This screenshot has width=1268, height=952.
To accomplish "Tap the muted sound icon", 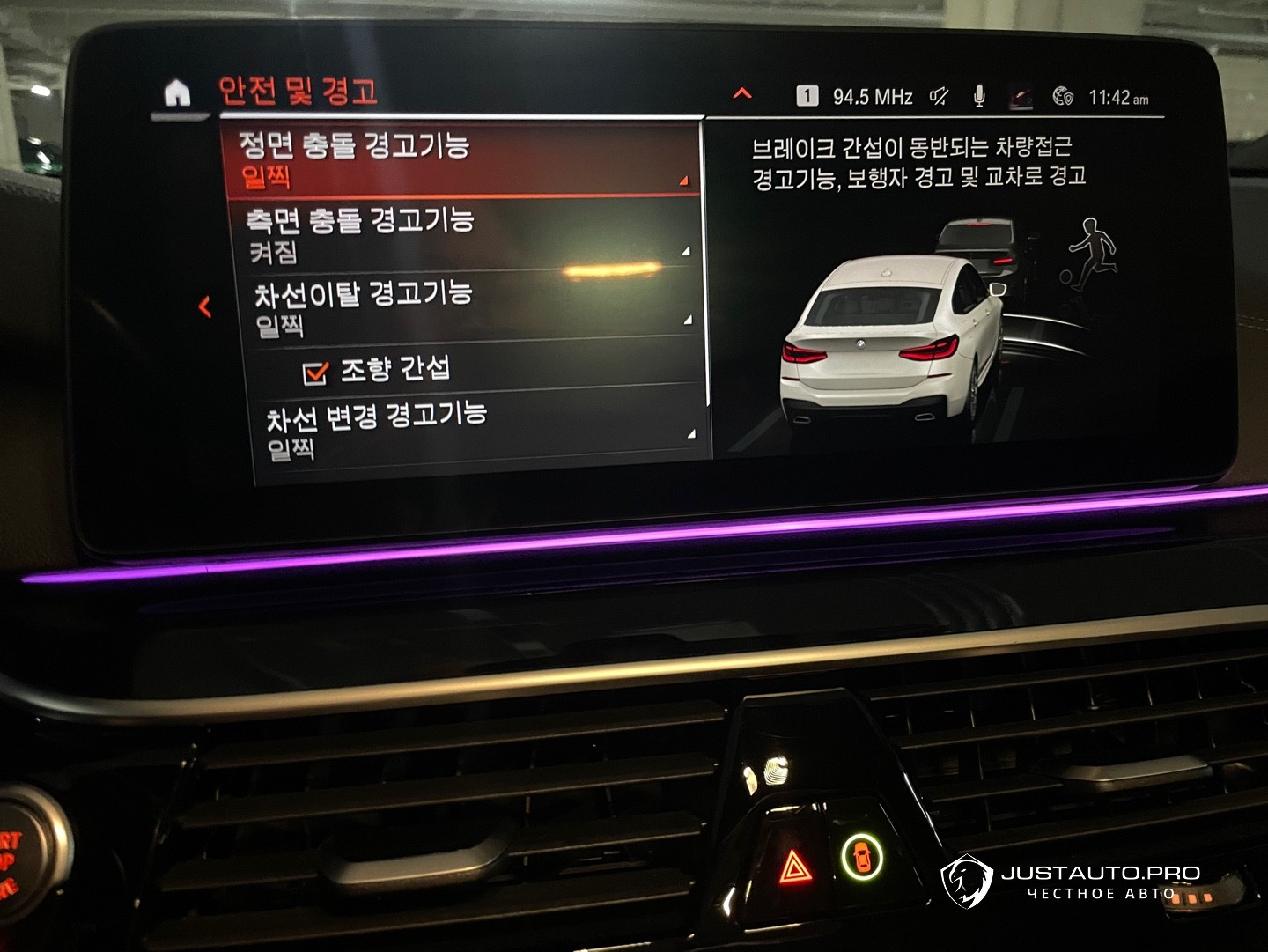I will tap(940, 96).
